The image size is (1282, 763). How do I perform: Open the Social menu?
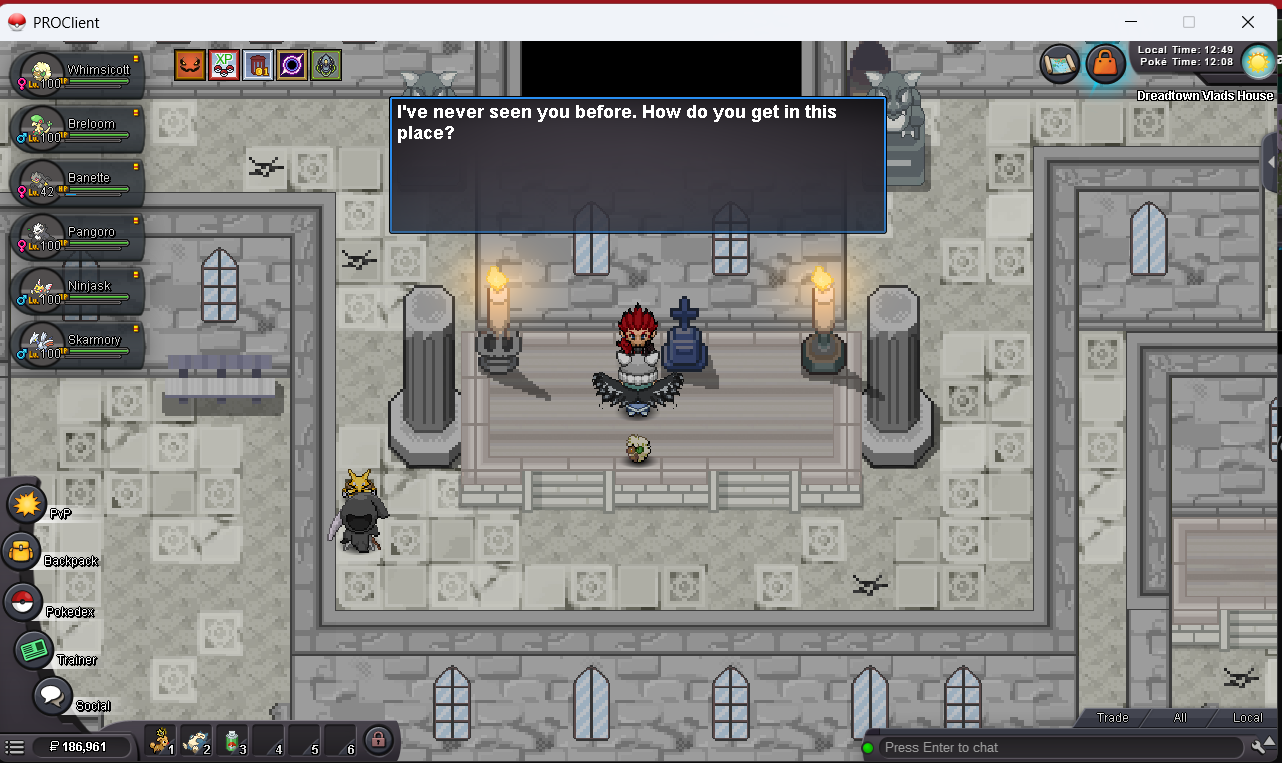click(x=52, y=695)
